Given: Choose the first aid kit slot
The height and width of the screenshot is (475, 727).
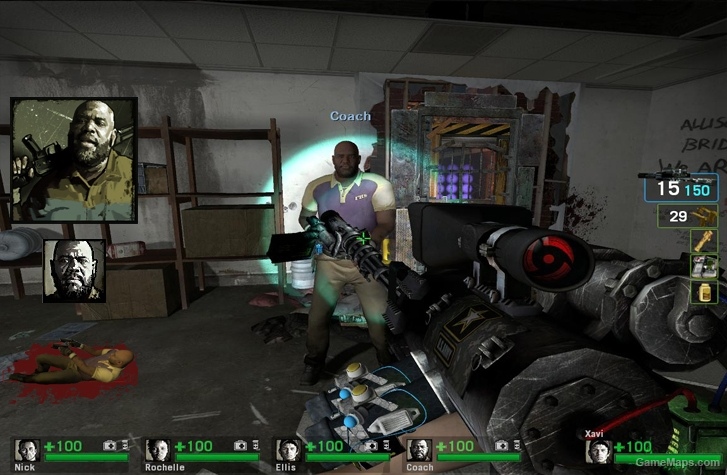Looking at the screenshot, I should pos(708,266).
